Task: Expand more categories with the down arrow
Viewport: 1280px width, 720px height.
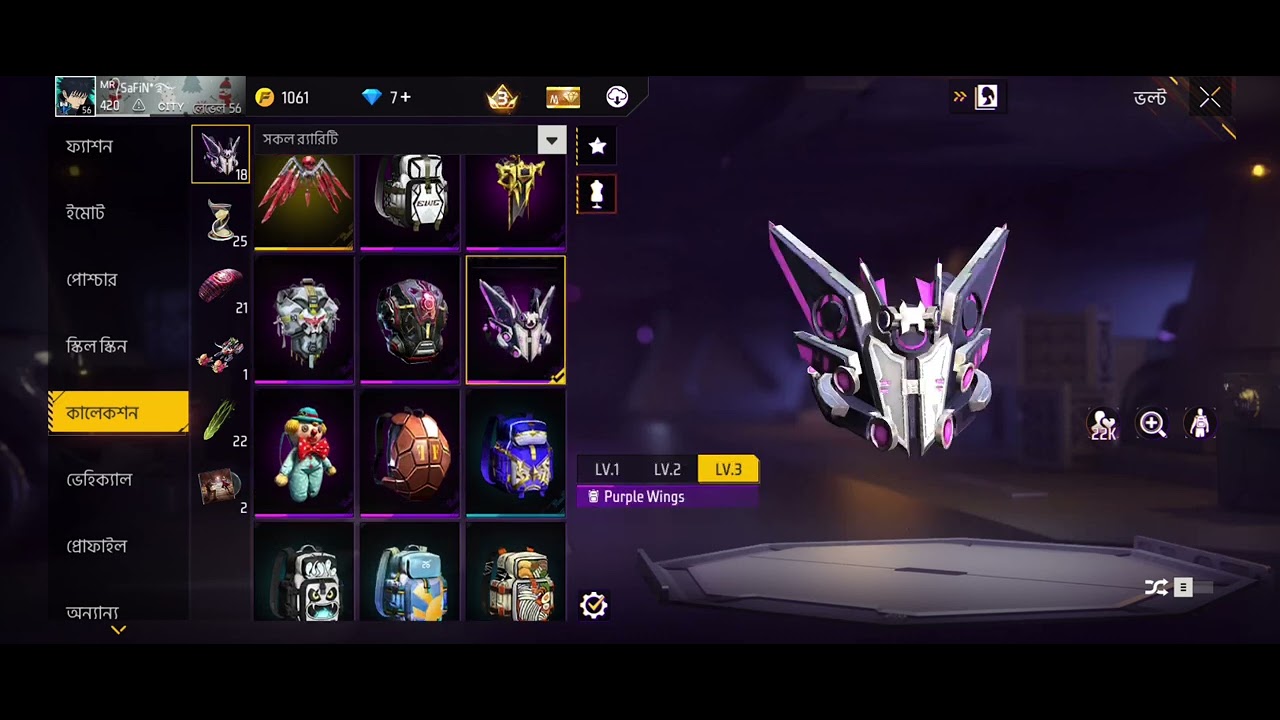Action: pyautogui.click(x=118, y=630)
